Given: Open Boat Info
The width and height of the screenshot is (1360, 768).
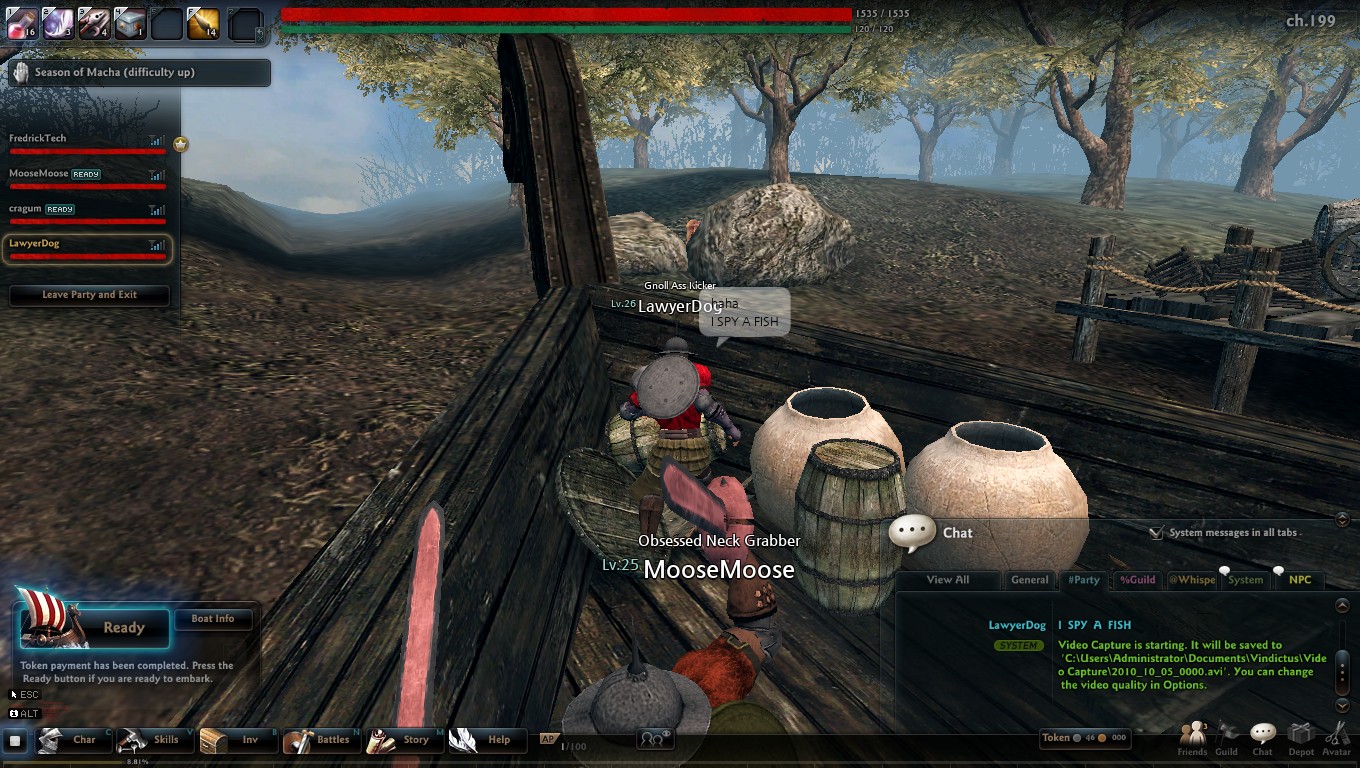Looking at the screenshot, I should click(212, 619).
